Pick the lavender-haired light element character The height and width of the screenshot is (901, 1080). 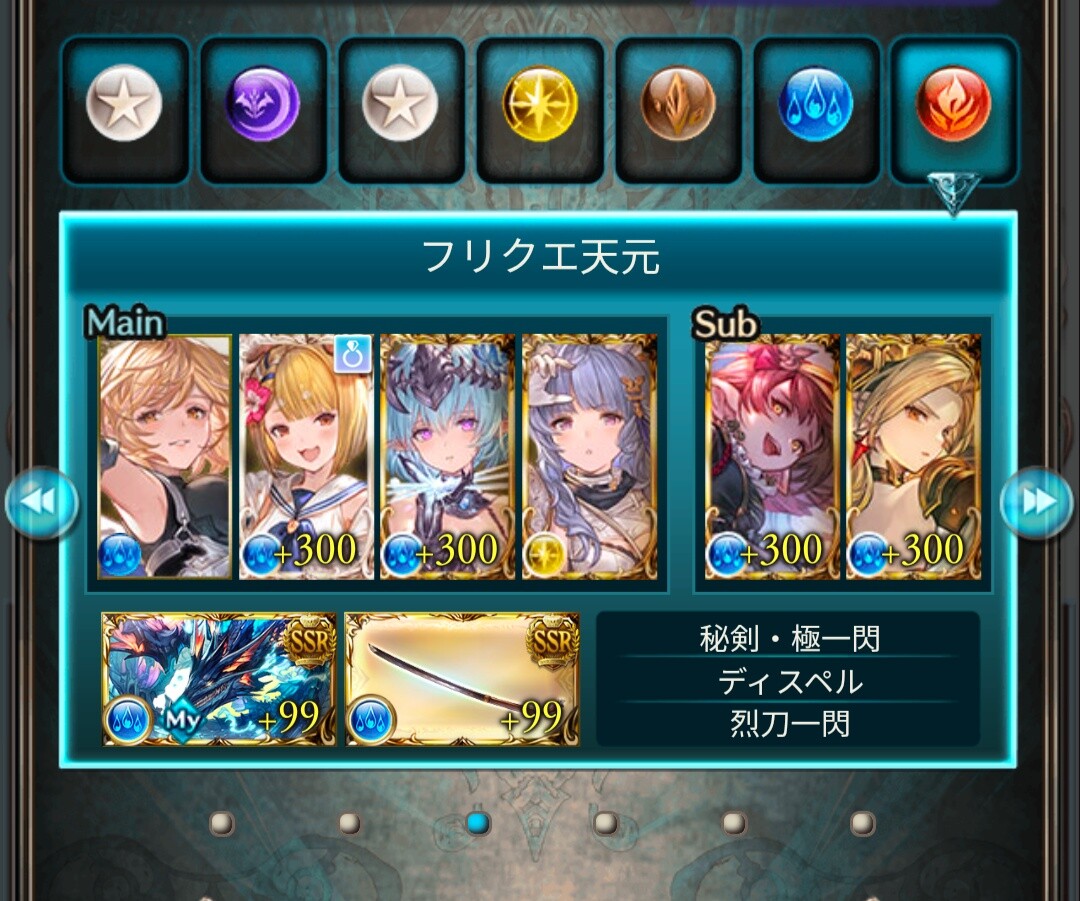(x=589, y=457)
